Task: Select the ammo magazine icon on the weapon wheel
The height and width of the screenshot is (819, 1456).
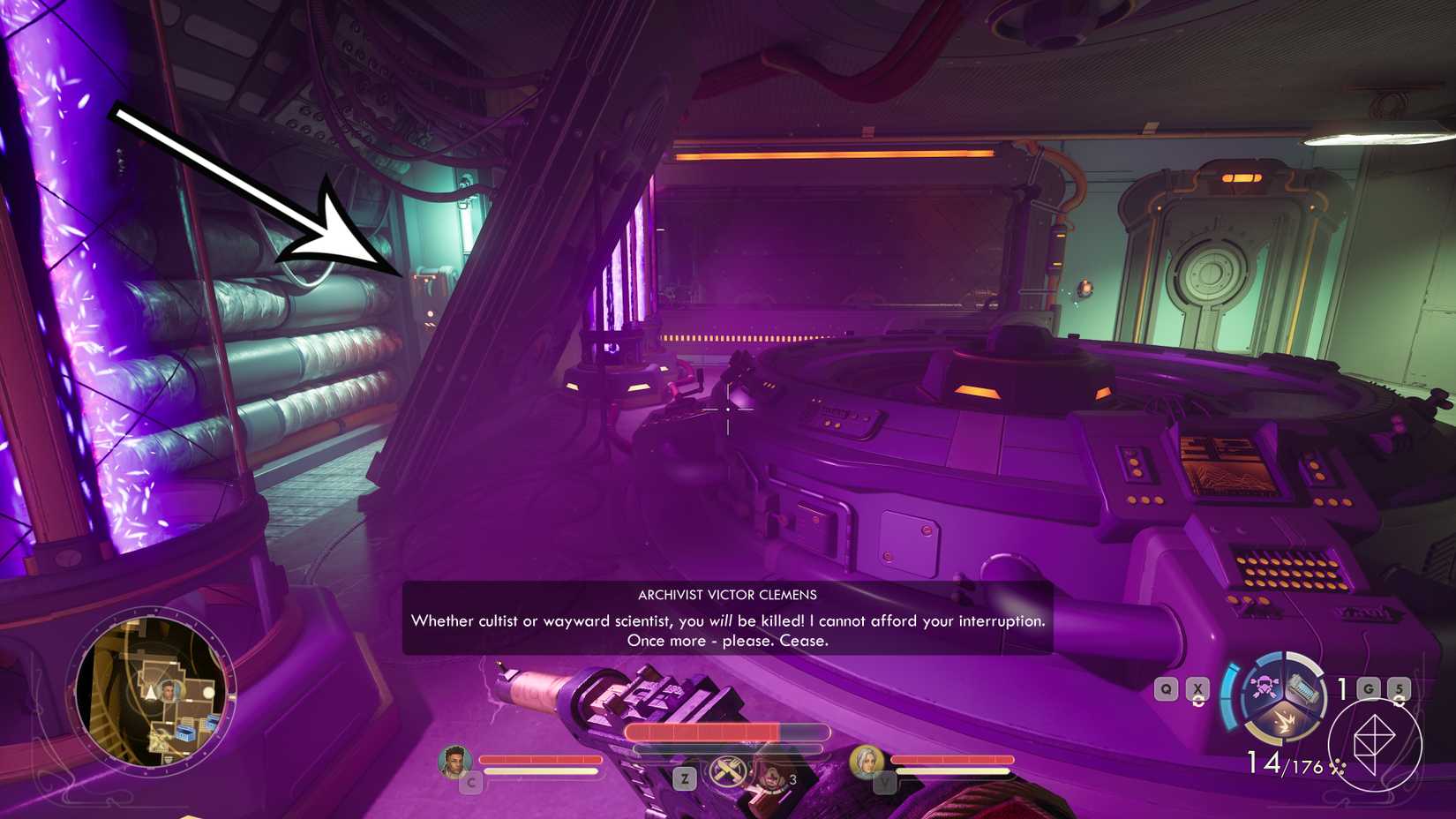Action: coord(1304,688)
